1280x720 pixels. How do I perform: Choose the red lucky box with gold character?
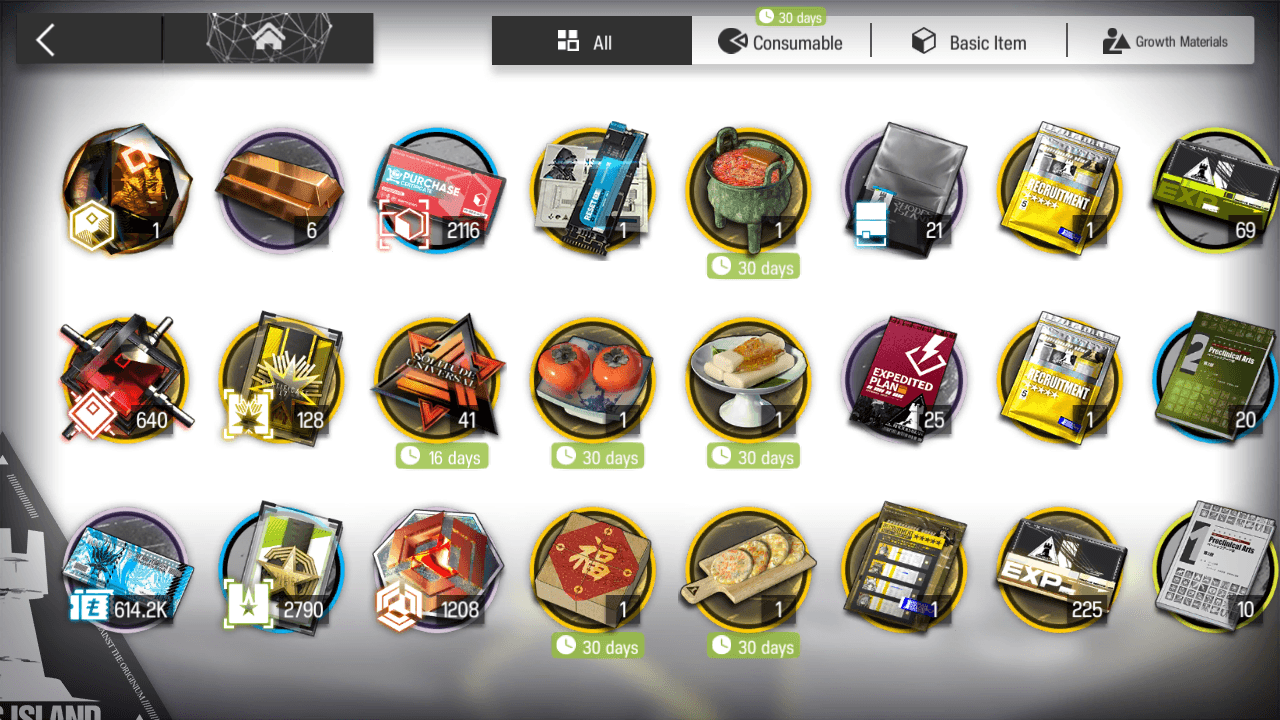pyautogui.click(x=593, y=570)
